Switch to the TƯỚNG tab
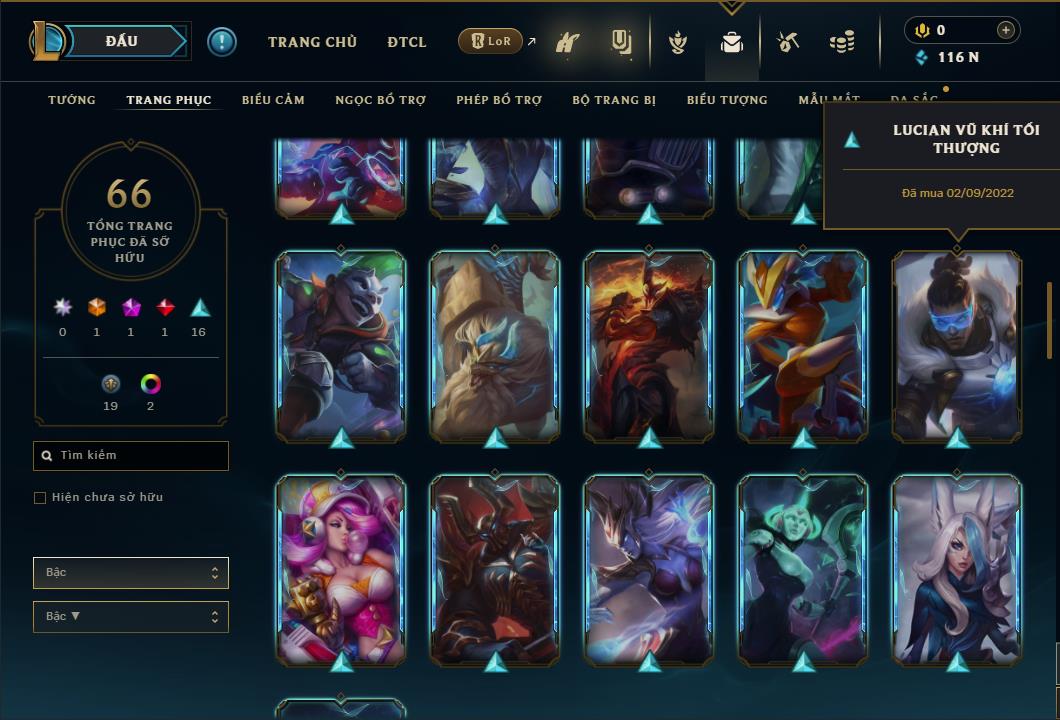This screenshot has width=1060, height=720. [x=72, y=100]
